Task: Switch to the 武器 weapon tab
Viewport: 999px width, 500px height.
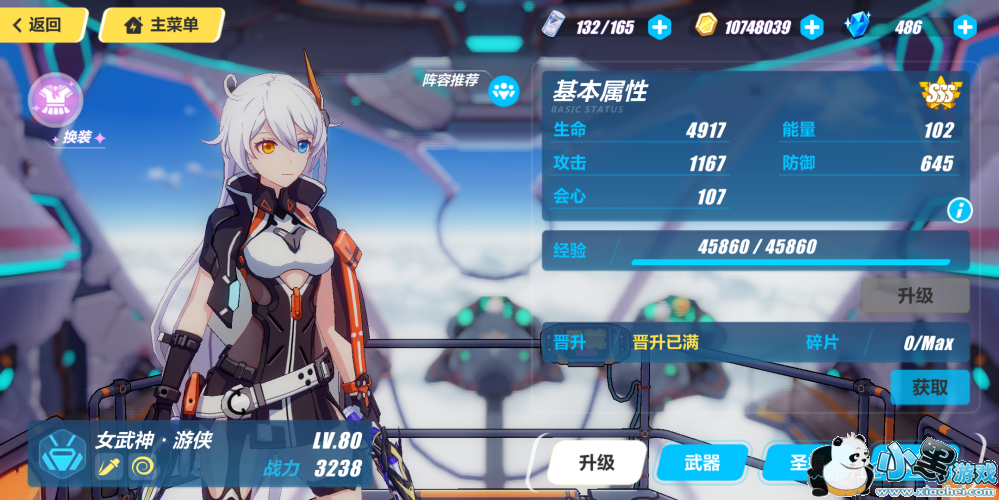Action: pyautogui.click(x=702, y=462)
